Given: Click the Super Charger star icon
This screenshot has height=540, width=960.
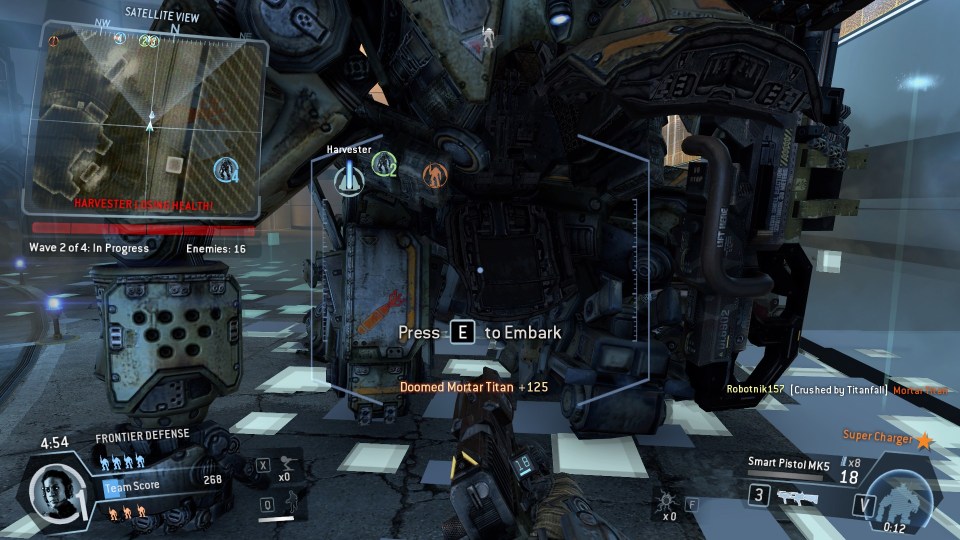Looking at the screenshot, I should point(924,439).
